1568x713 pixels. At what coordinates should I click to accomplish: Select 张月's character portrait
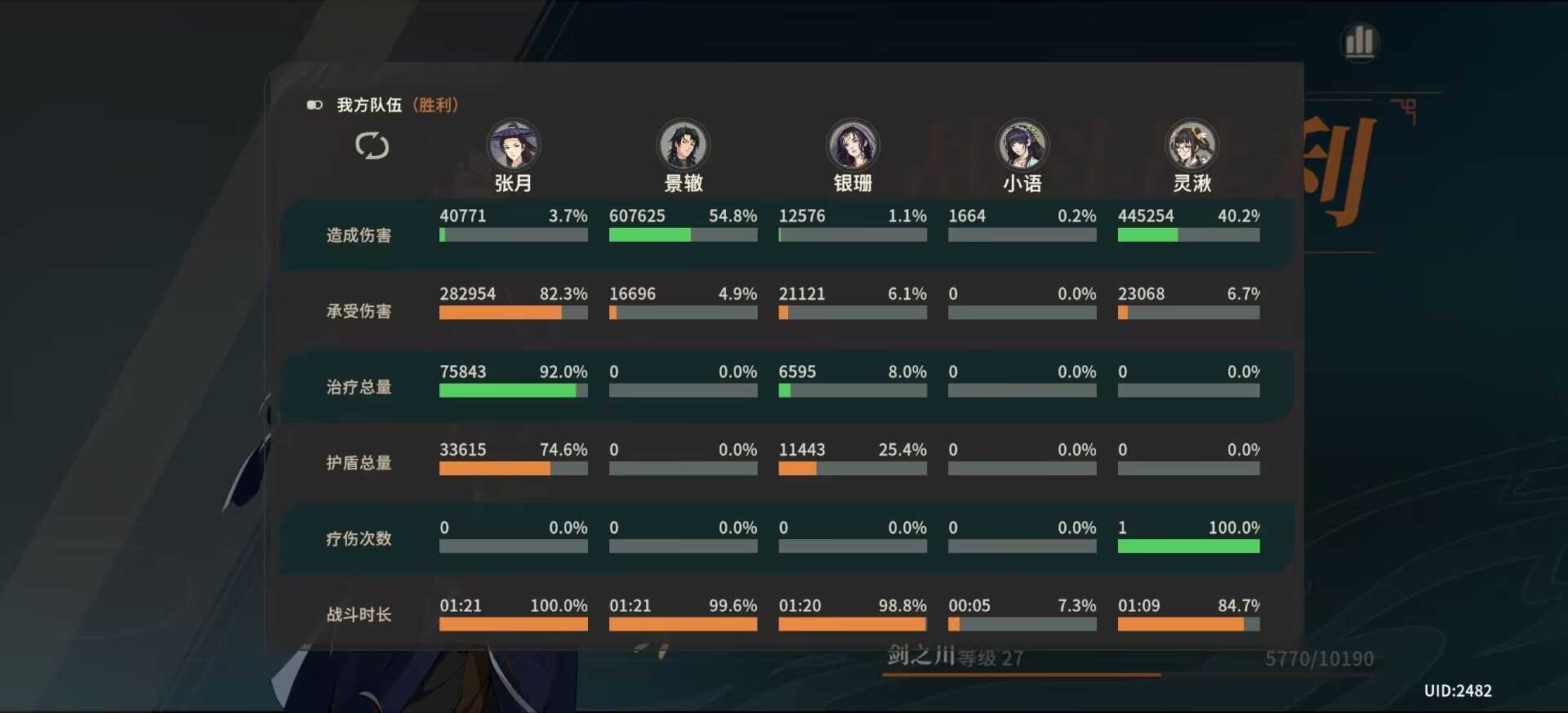coord(514,146)
